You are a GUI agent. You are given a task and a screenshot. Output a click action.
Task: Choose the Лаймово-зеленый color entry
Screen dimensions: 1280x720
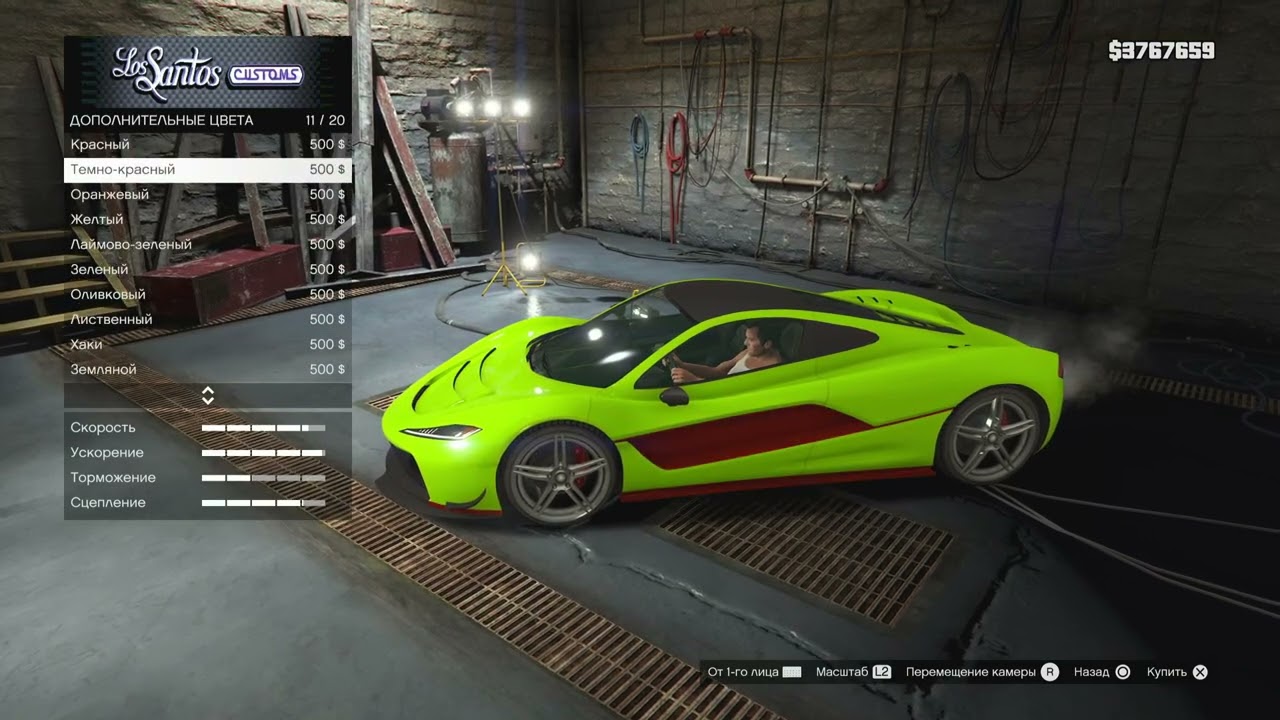point(207,245)
